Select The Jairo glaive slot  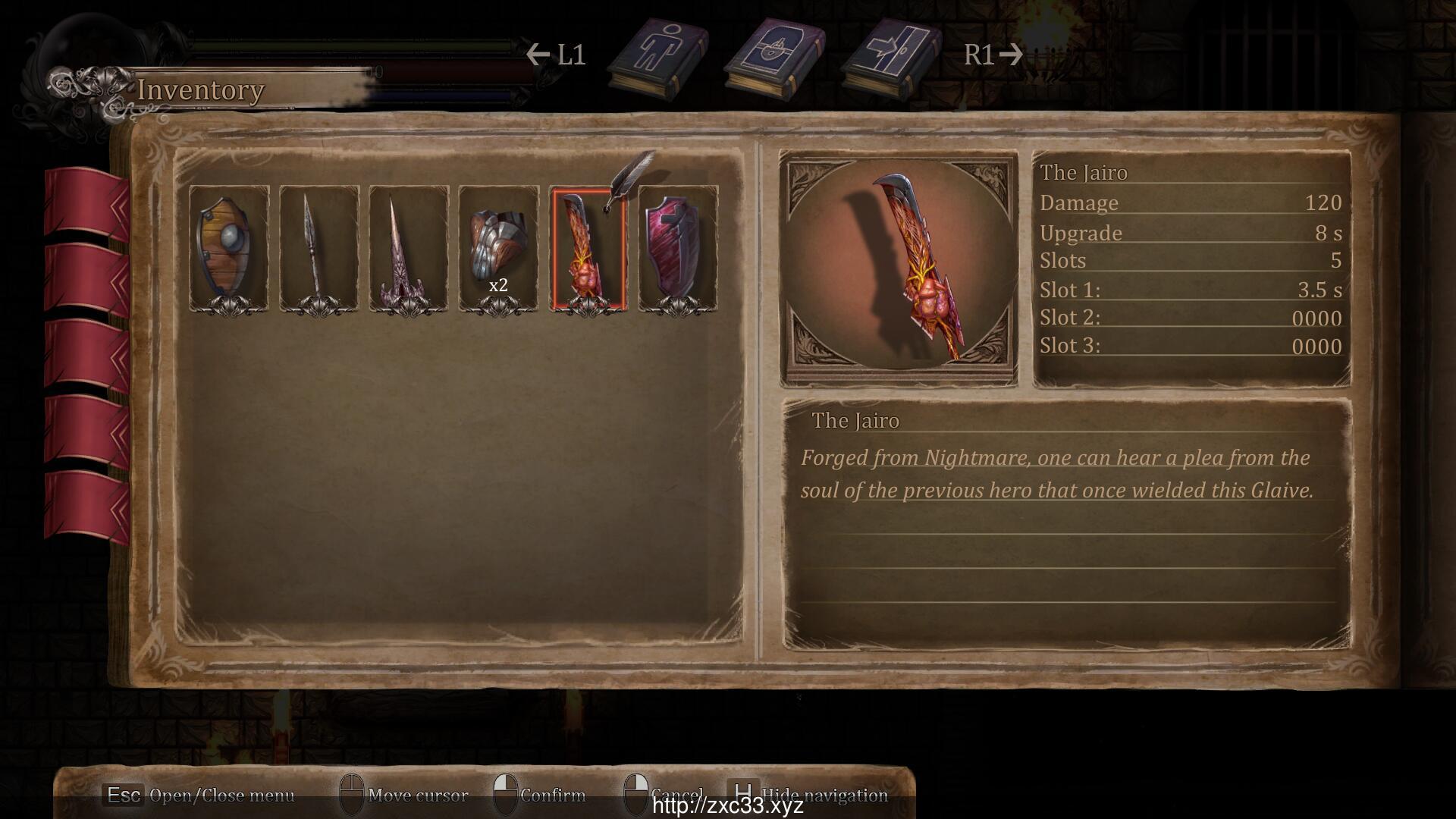(x=588, y=248)
